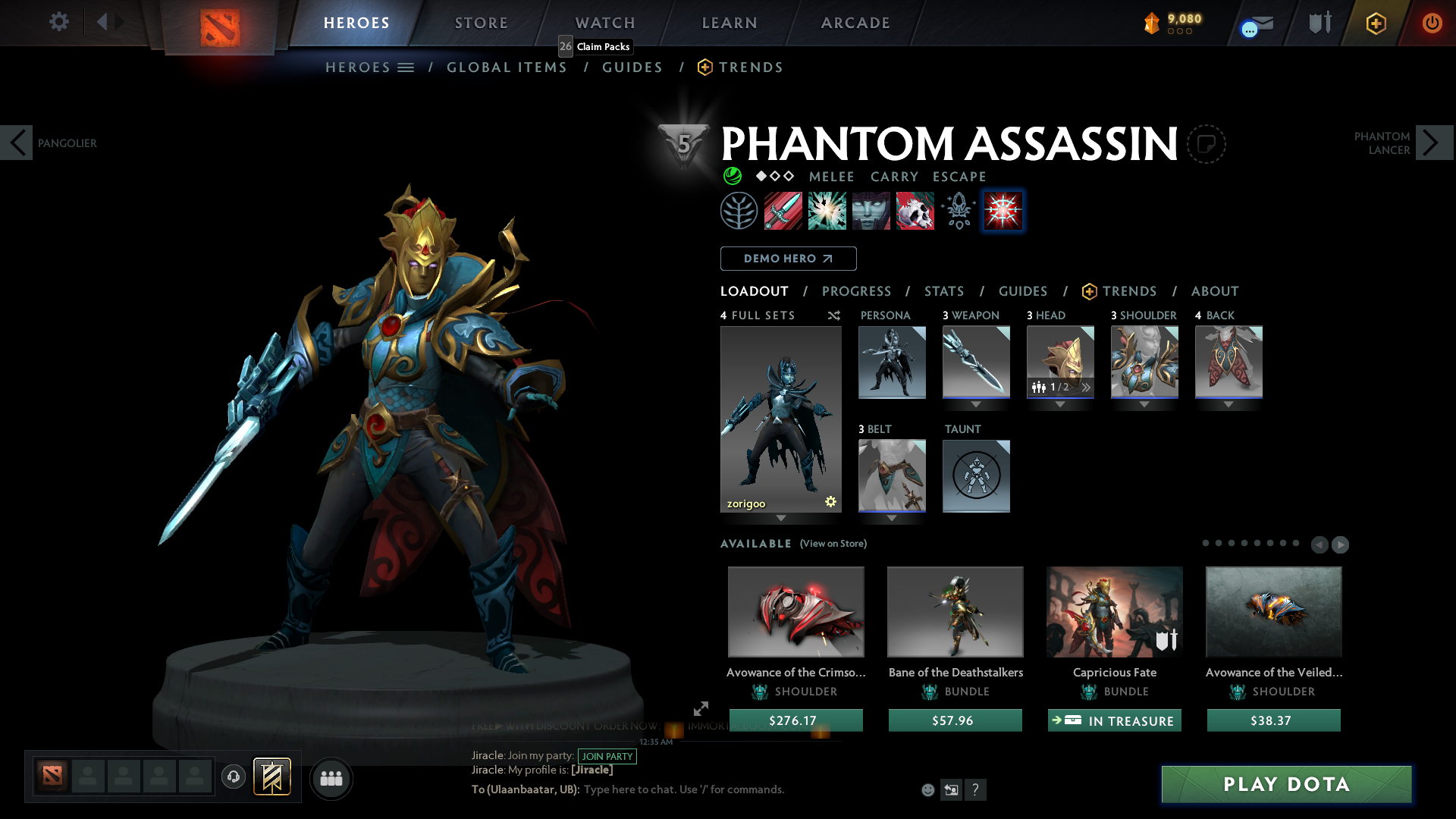Open the settings gear icon top left
The image size is (1456, 819).
coord(59,22)
